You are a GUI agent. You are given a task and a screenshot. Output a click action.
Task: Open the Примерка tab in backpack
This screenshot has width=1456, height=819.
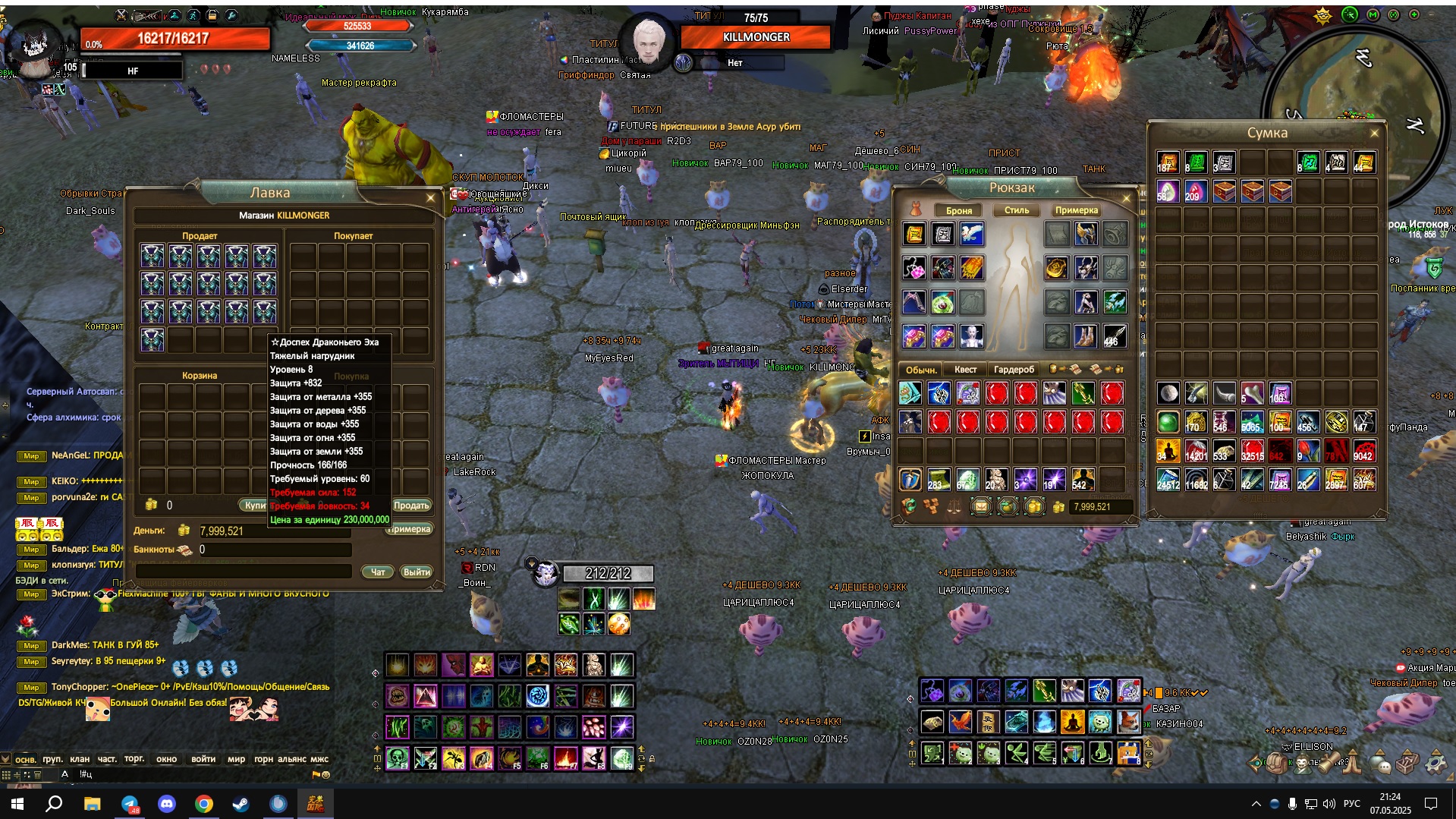pyautogui.click(x=1076, y=210)
